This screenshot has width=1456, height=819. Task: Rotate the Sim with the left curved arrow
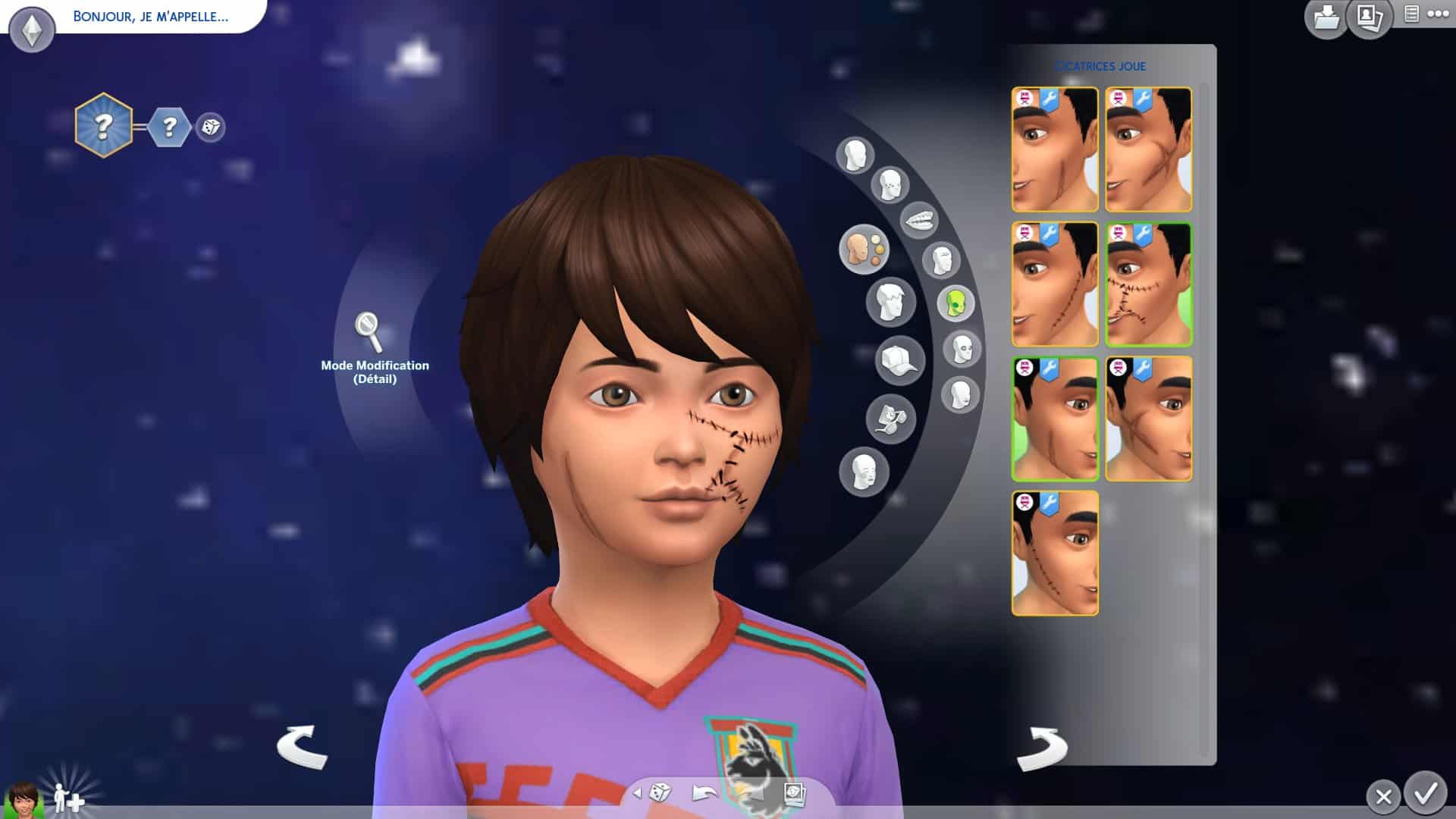click(302, 747)
